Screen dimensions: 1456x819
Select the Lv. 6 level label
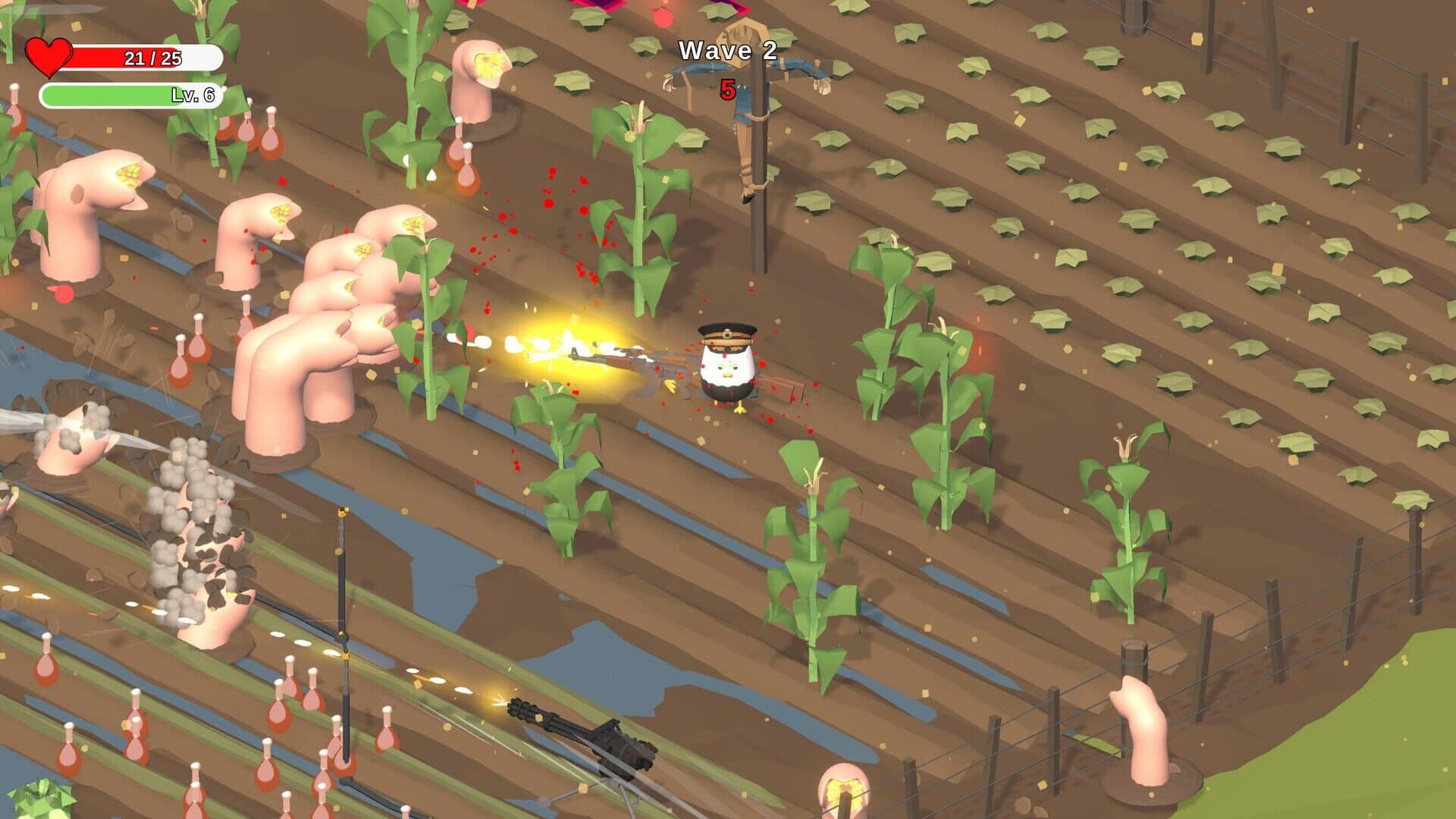(x=196, y=96)
